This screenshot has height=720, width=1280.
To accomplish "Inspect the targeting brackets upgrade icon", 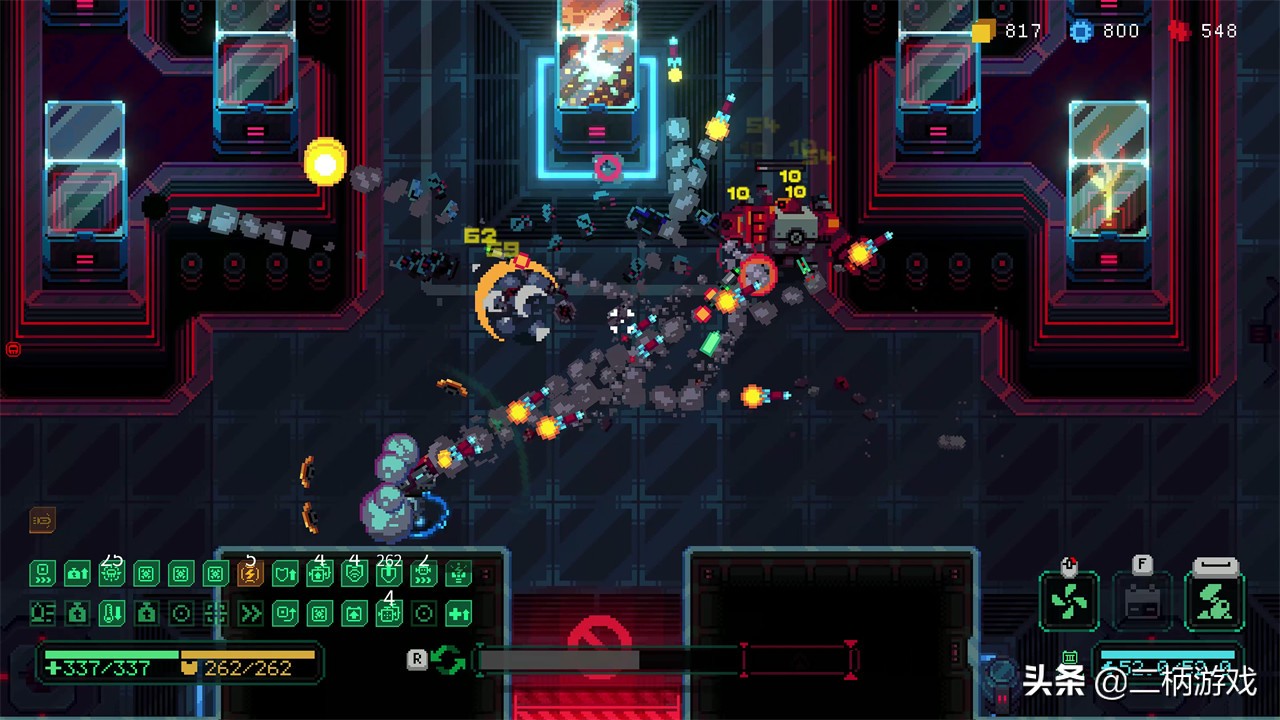I will coord(216,613).
